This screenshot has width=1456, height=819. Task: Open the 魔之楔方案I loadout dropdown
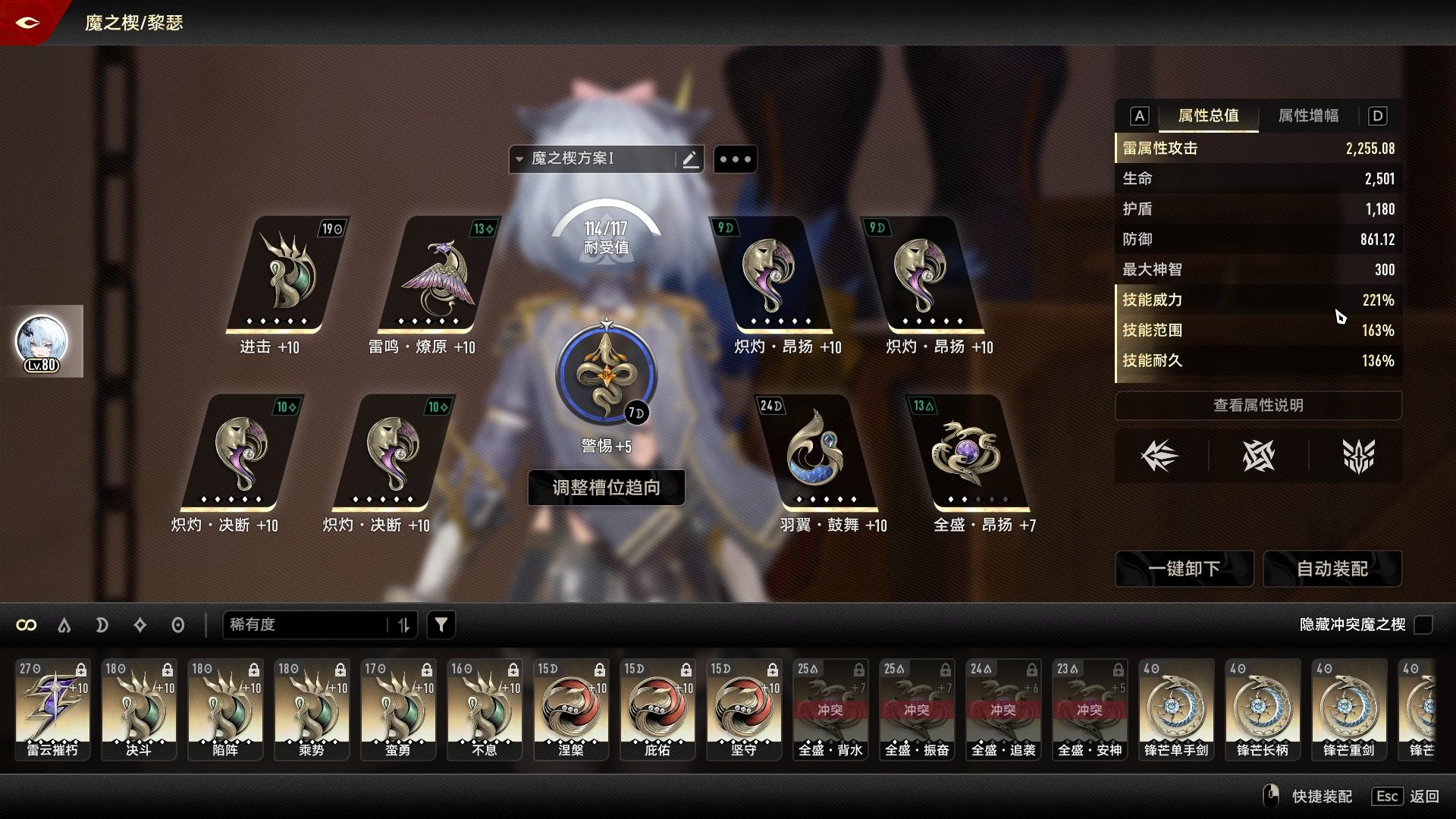(x=591, y=159)
